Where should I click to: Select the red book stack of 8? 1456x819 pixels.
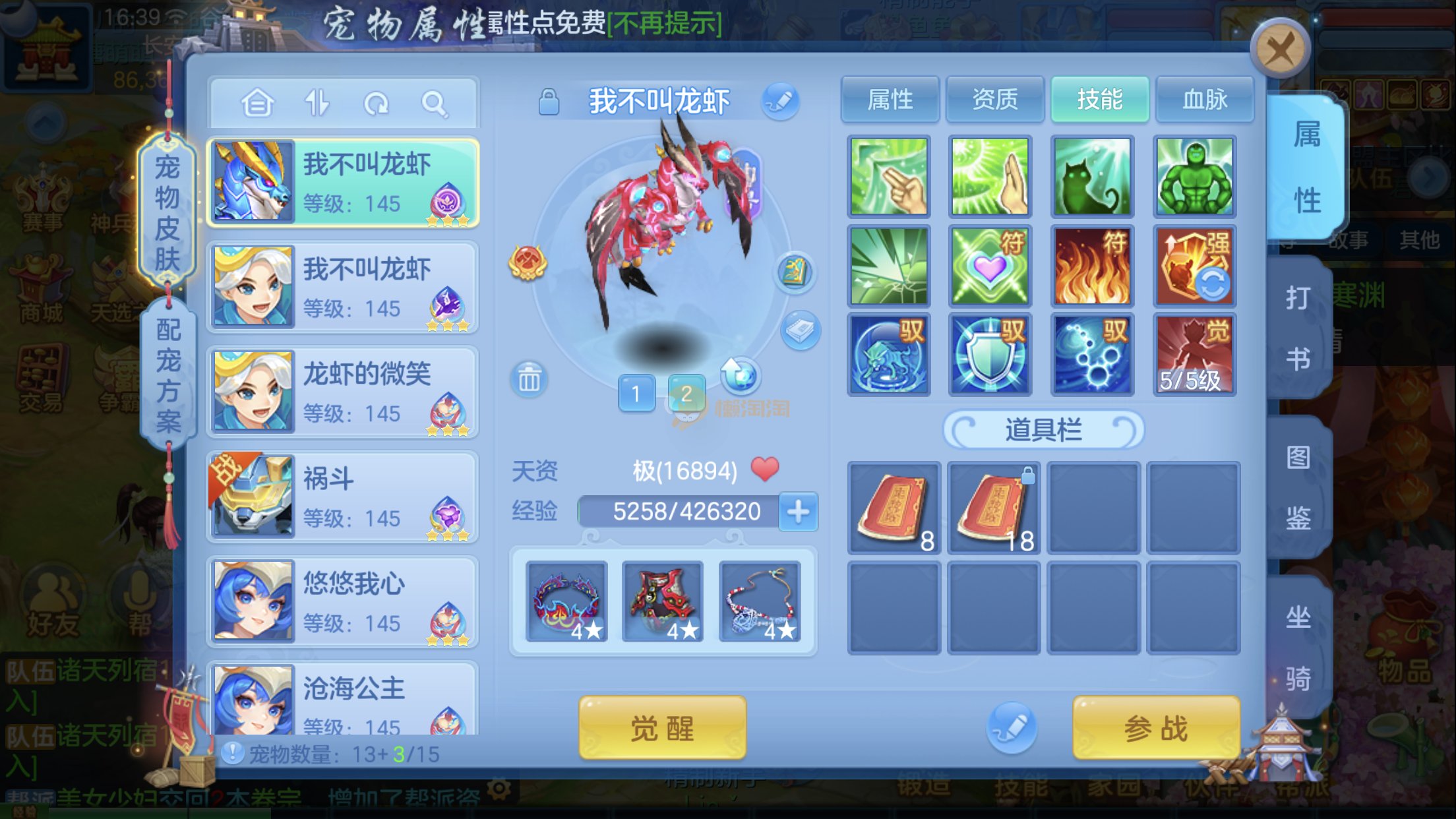(x=894, y=508)
